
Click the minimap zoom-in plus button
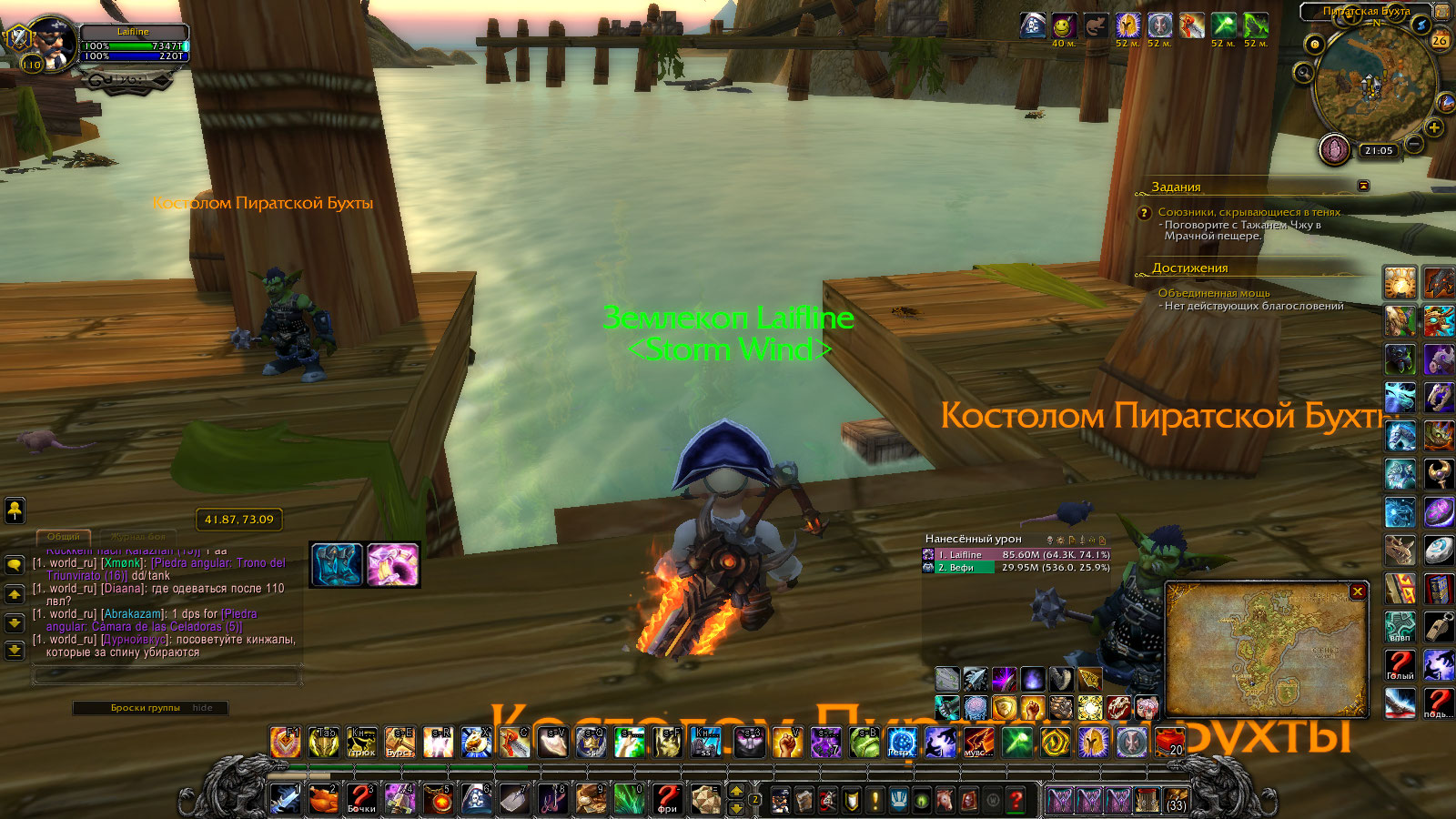1434,128
